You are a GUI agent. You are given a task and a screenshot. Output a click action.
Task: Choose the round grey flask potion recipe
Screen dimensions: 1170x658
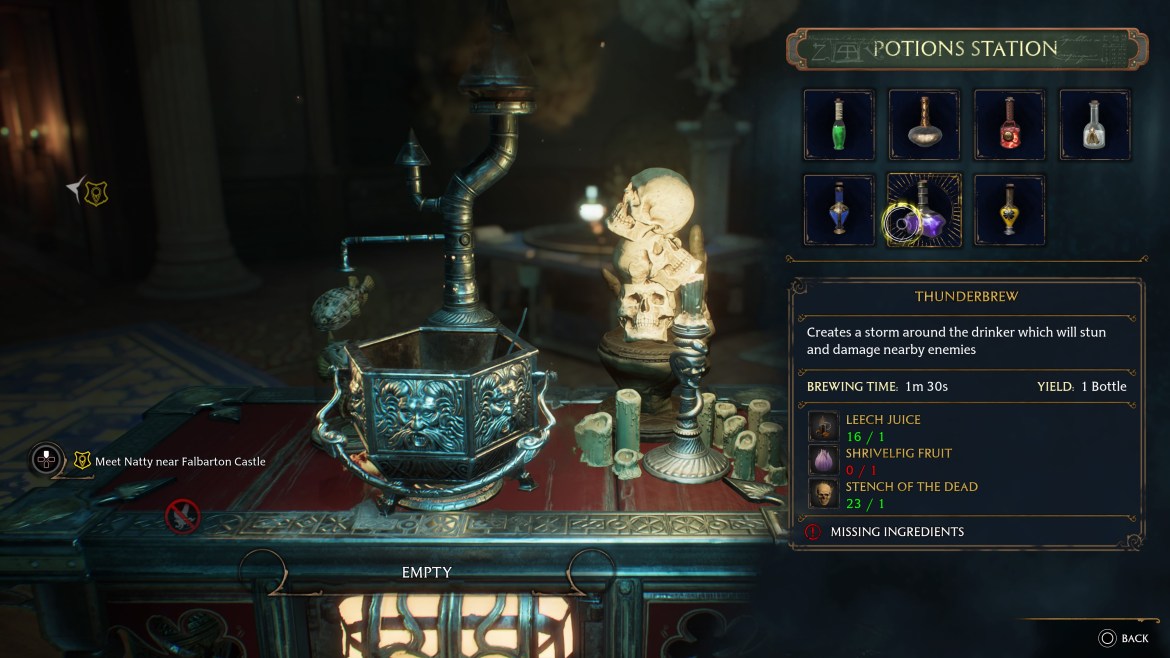point(924,125)
